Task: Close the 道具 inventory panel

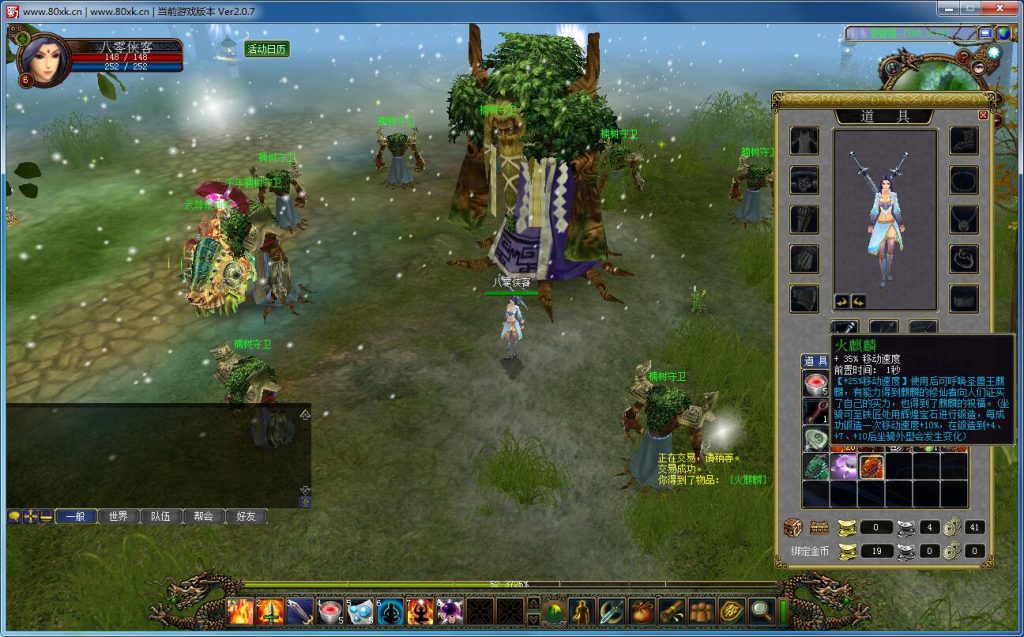Action: (982, 115)
